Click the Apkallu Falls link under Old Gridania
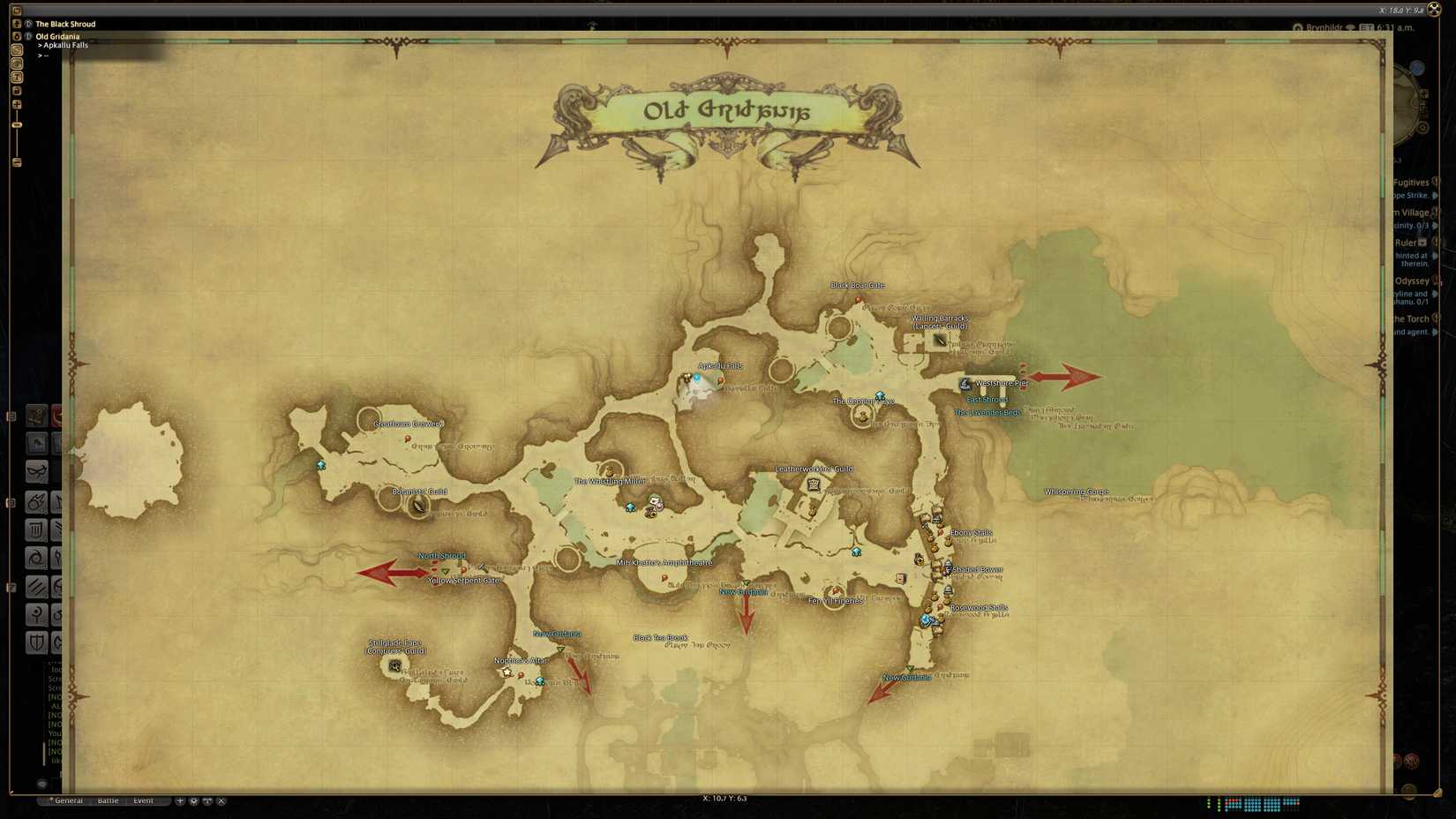Screen dimensions: 1456x819 pyautogui.click(x=64, y=45)
